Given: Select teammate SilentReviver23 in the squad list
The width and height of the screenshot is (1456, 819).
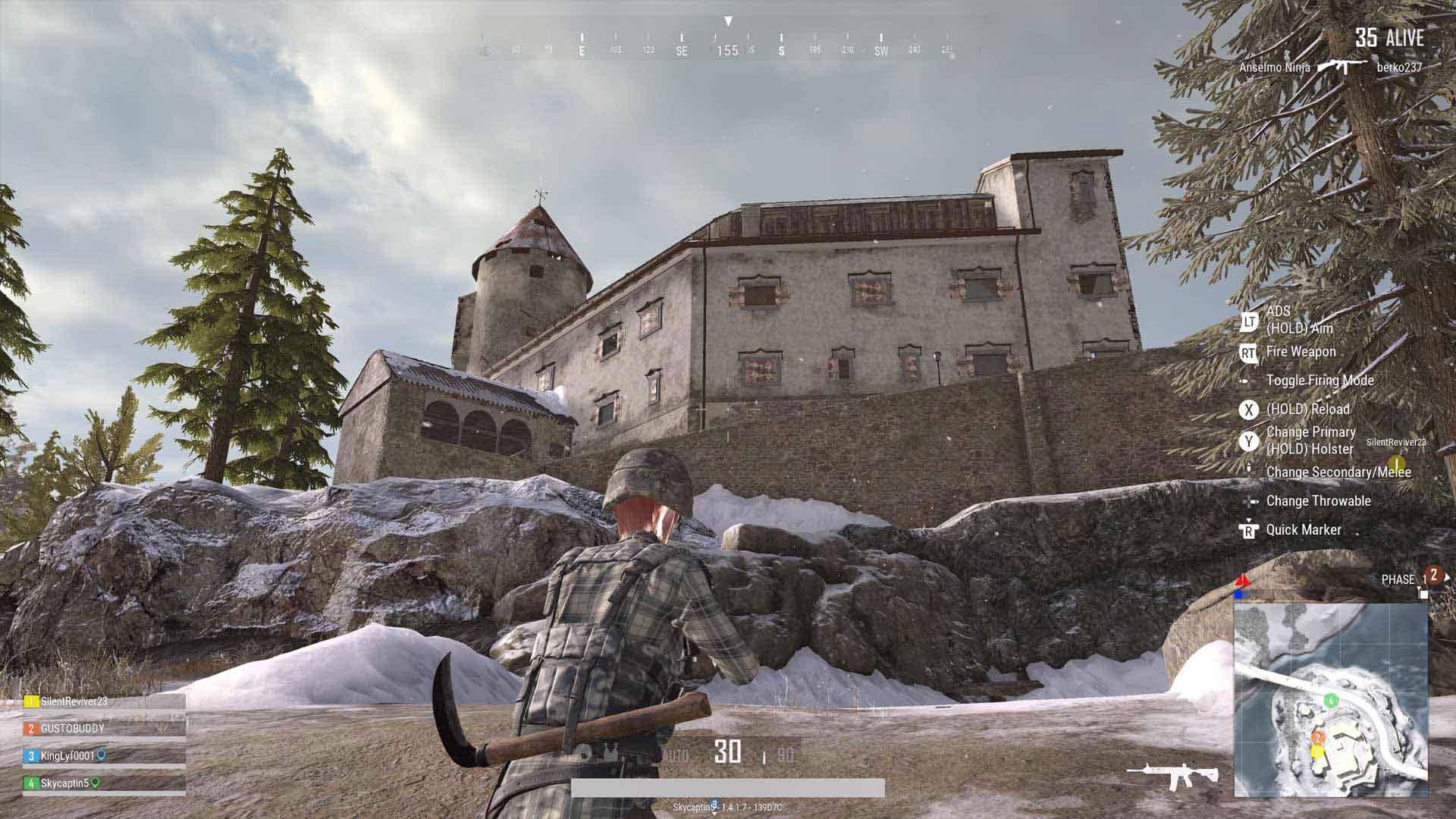Looking at the screenshot, I should tap(74, 701).
